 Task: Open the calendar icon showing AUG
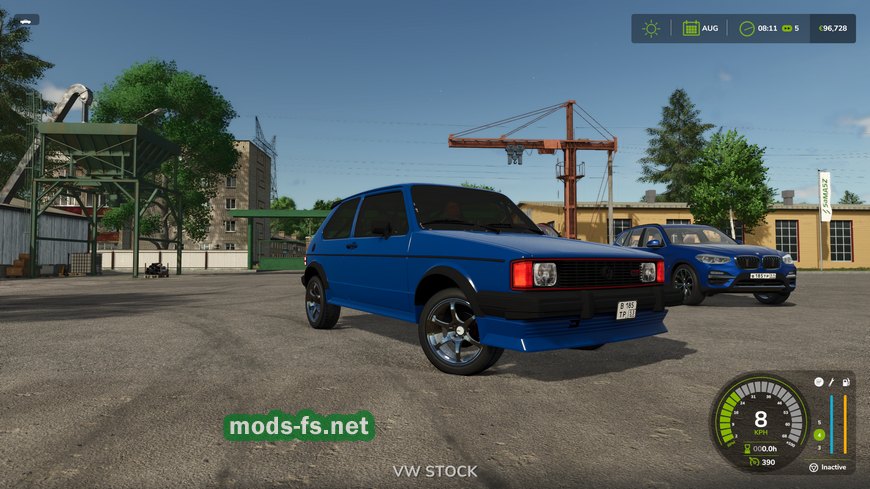[x=691, y=28]
